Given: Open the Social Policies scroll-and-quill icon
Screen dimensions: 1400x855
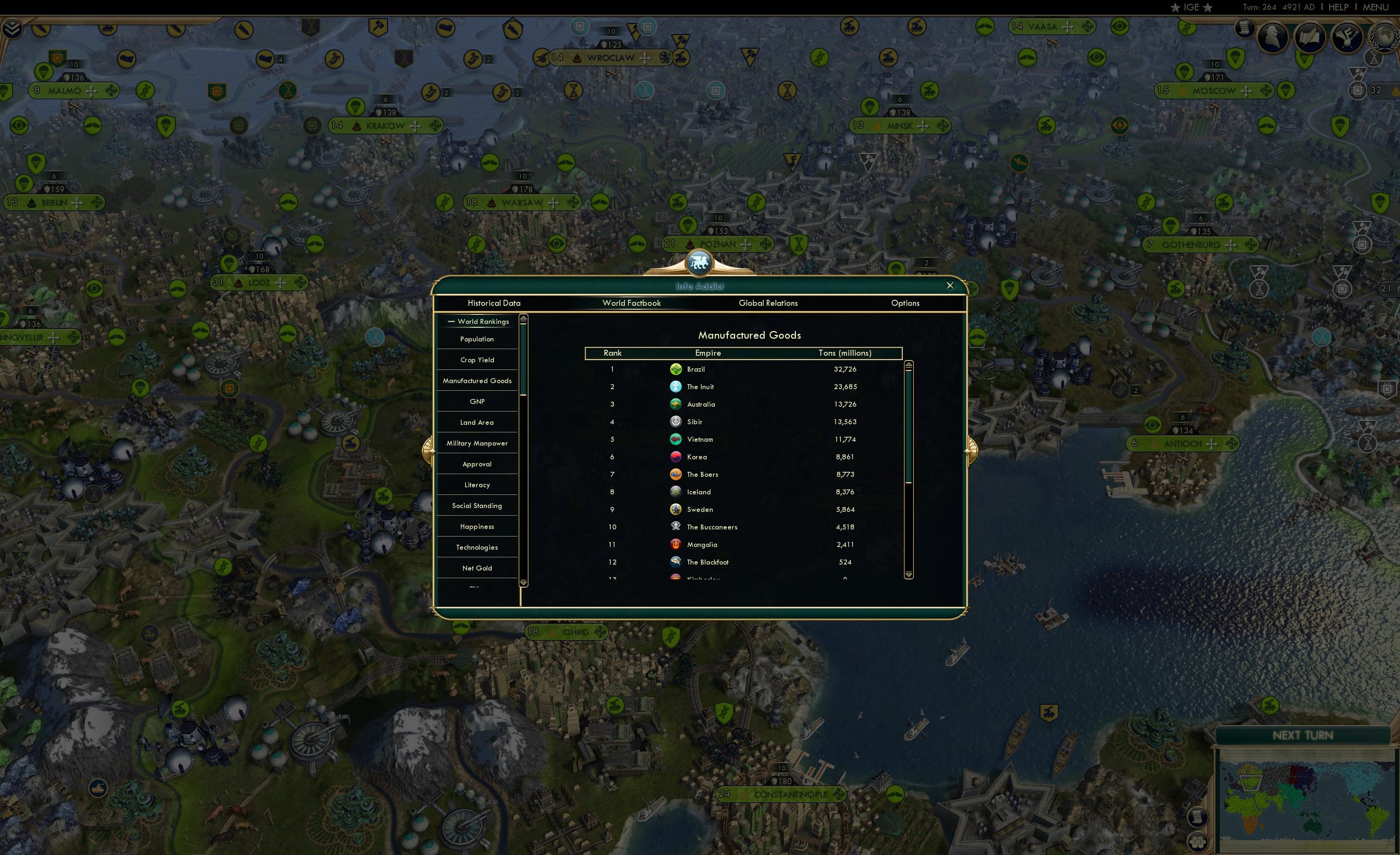Looking at the screenshot, I should point(1310,37).
